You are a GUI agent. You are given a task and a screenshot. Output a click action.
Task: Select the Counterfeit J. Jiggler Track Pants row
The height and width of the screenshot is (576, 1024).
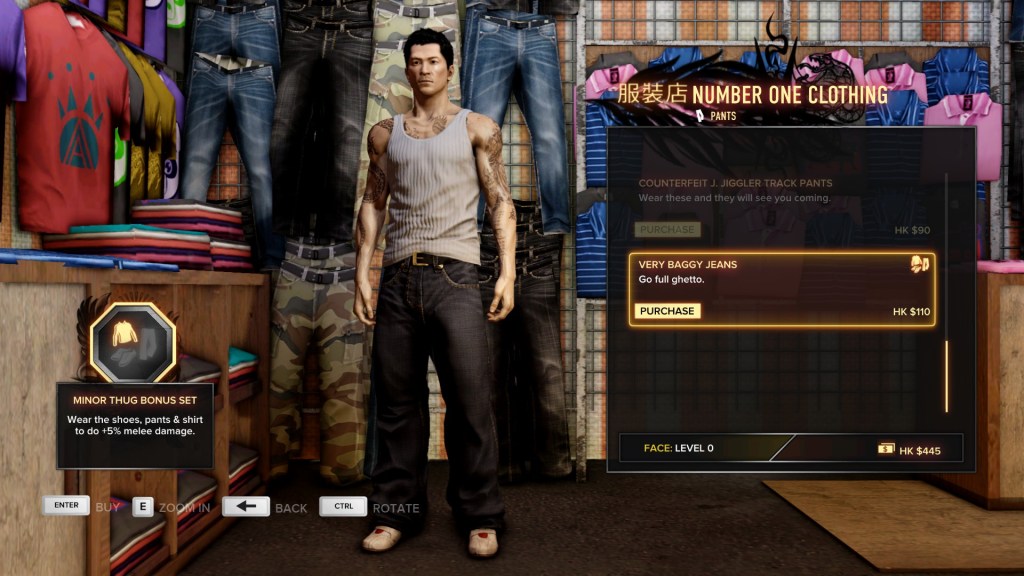point(782,191)
